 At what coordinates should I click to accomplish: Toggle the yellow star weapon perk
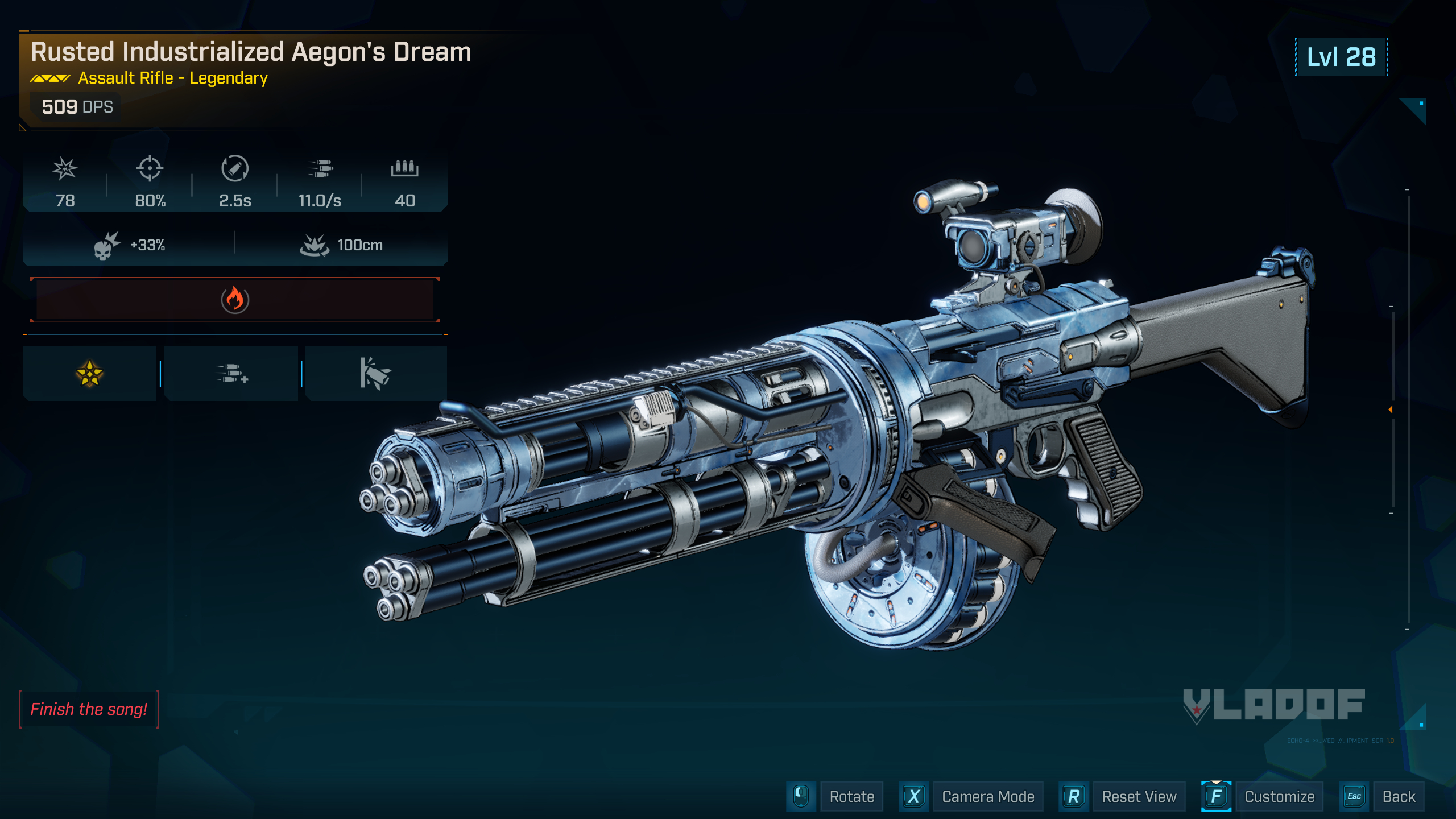coord(89,373)
